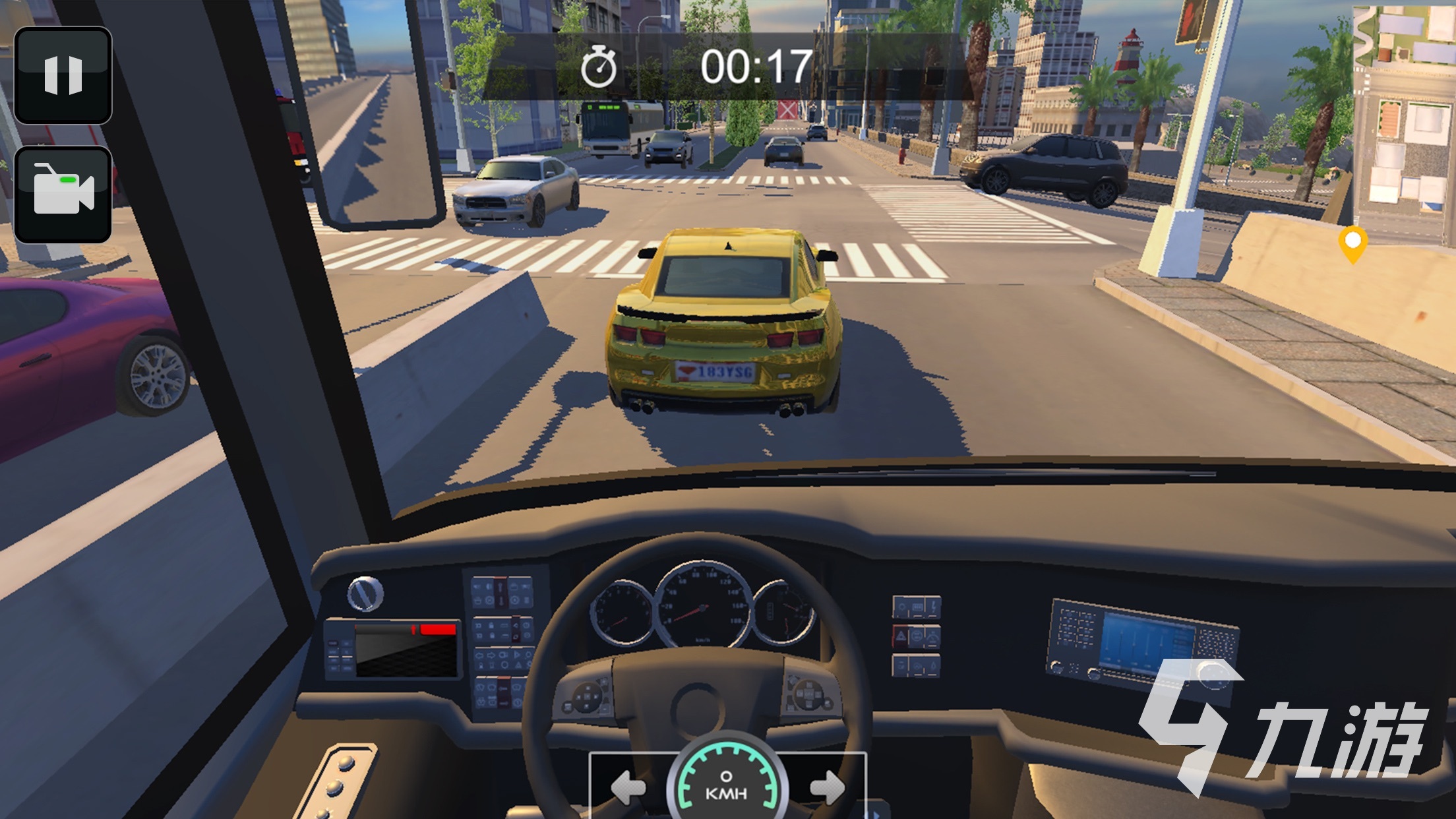Pause the game
Screen dimensions: 1456x819
point(63,75)
